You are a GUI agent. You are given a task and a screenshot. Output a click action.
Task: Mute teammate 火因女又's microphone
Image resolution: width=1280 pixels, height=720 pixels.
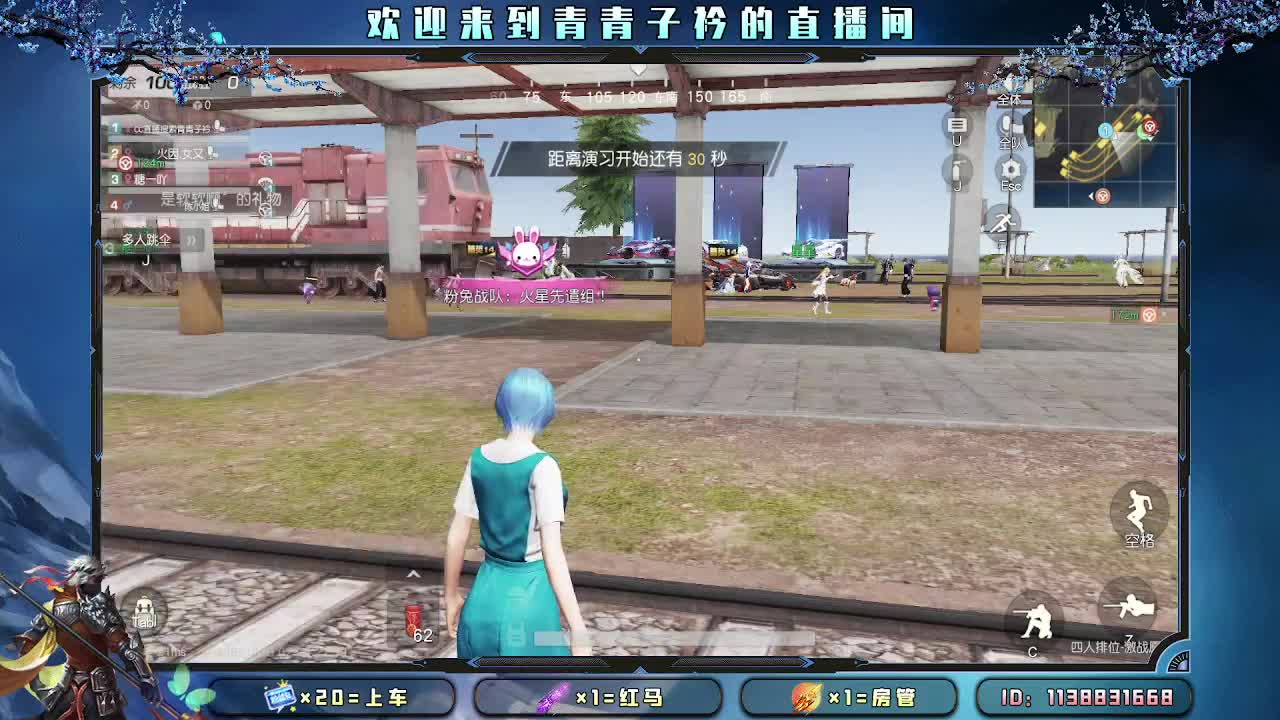(212, 153)
